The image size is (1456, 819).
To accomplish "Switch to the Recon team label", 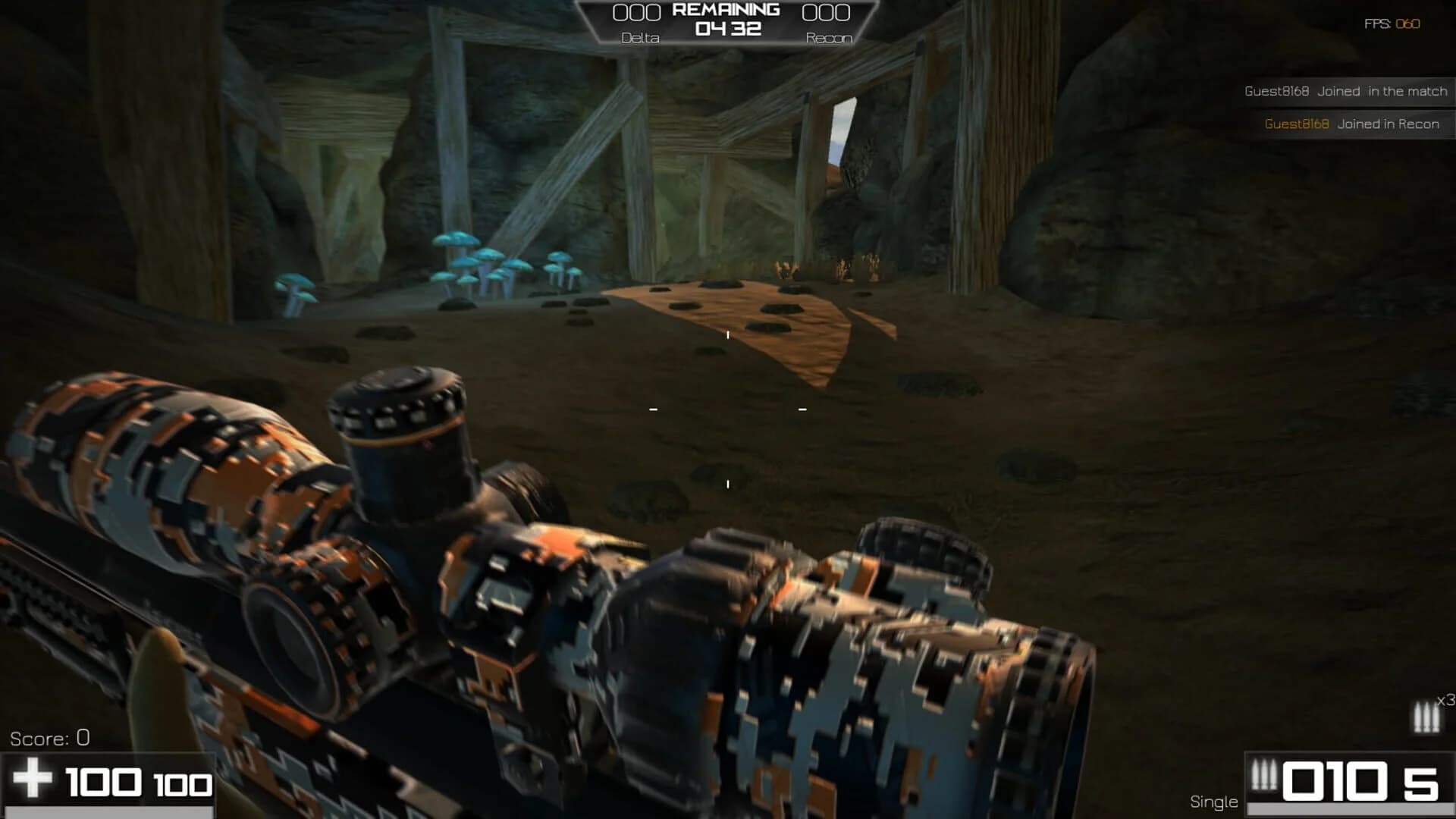I will click(x=830, y=37).
